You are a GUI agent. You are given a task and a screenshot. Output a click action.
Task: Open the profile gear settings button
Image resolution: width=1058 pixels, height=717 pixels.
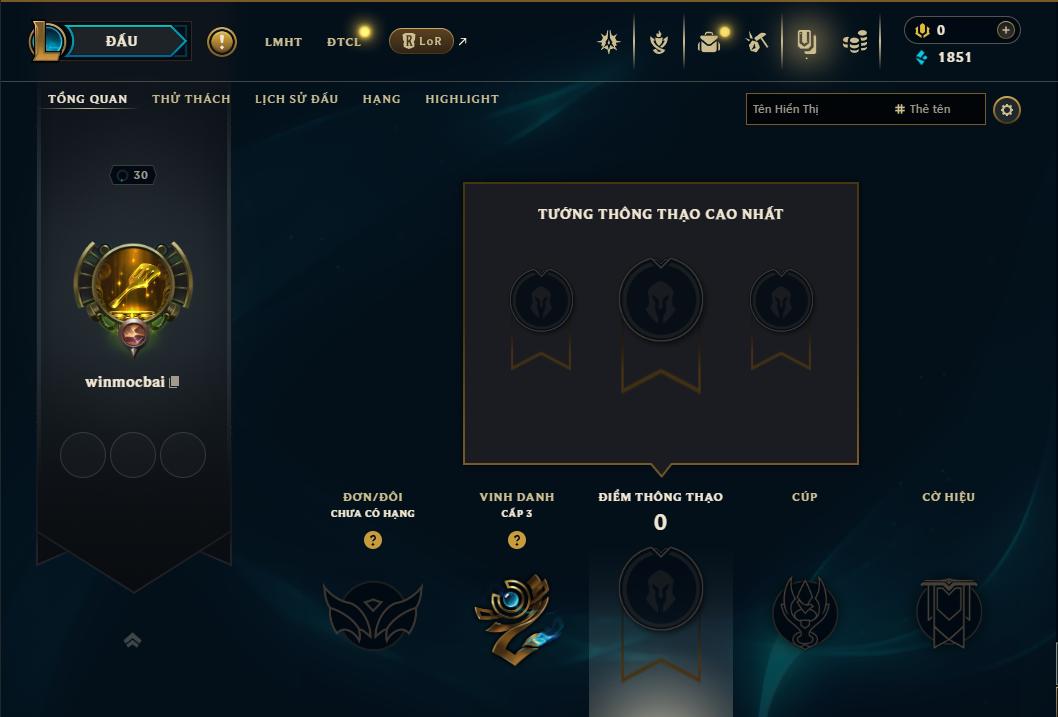1007,109
